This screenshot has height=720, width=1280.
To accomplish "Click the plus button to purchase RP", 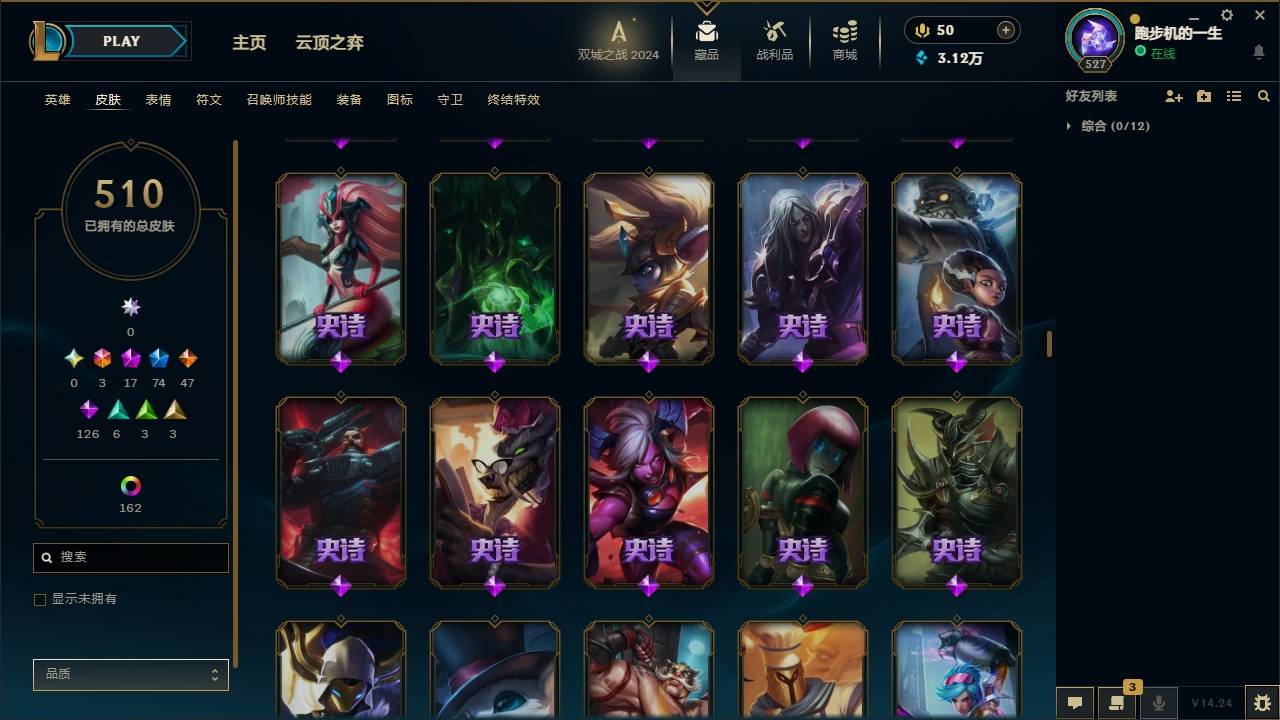I will (x=1004, y=30).
